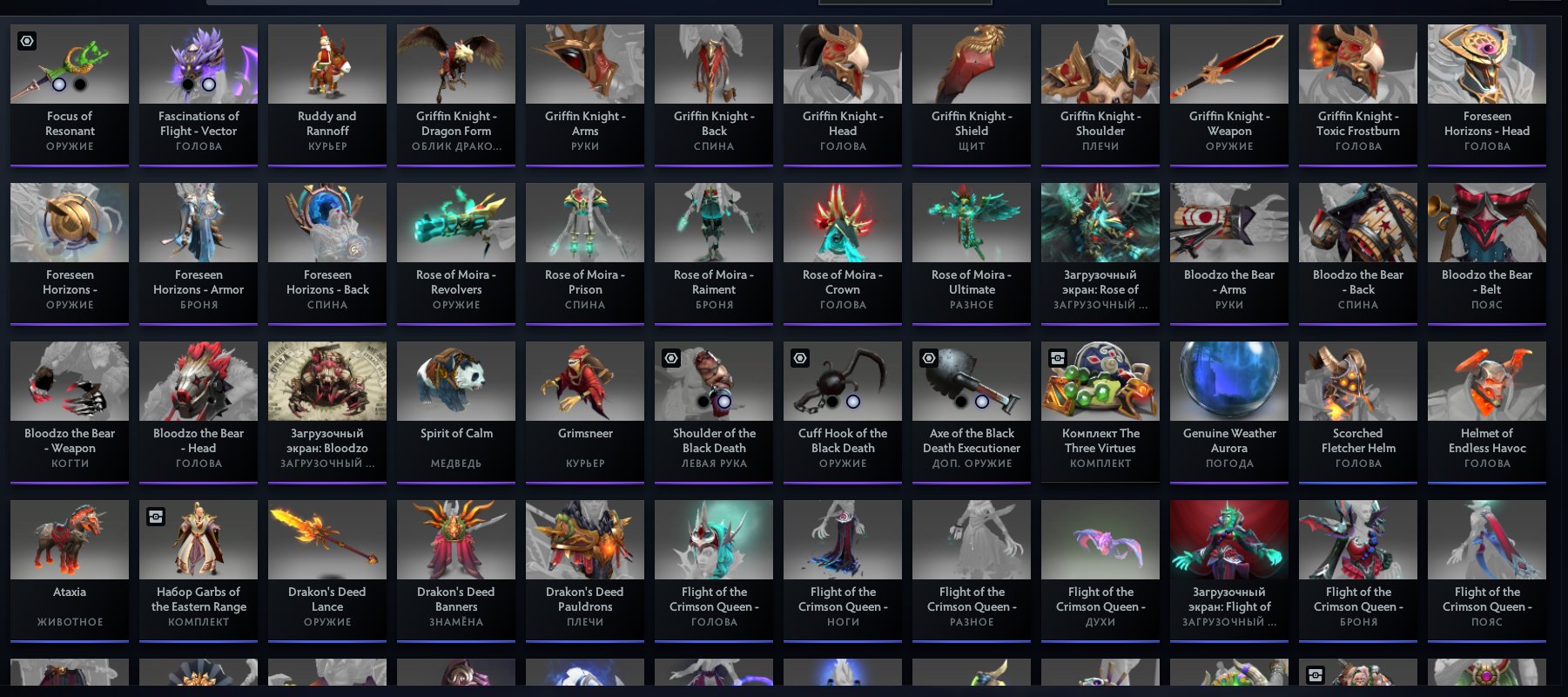Click the camera icon on Набор Garbs of the Eastern Range
The width and height of the screenshot is (1568, 697).
point(156,517)
